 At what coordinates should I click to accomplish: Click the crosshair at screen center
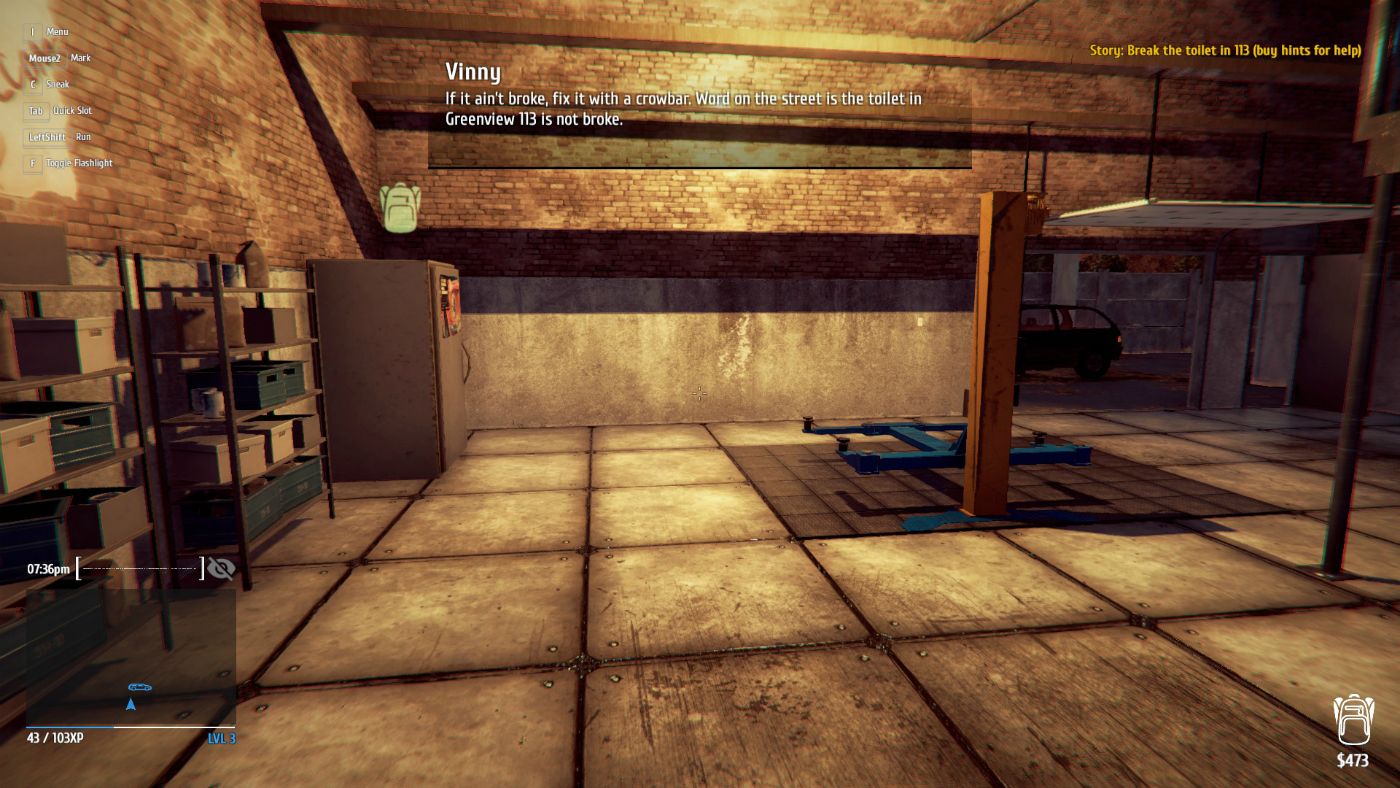(x=699, y=394)
